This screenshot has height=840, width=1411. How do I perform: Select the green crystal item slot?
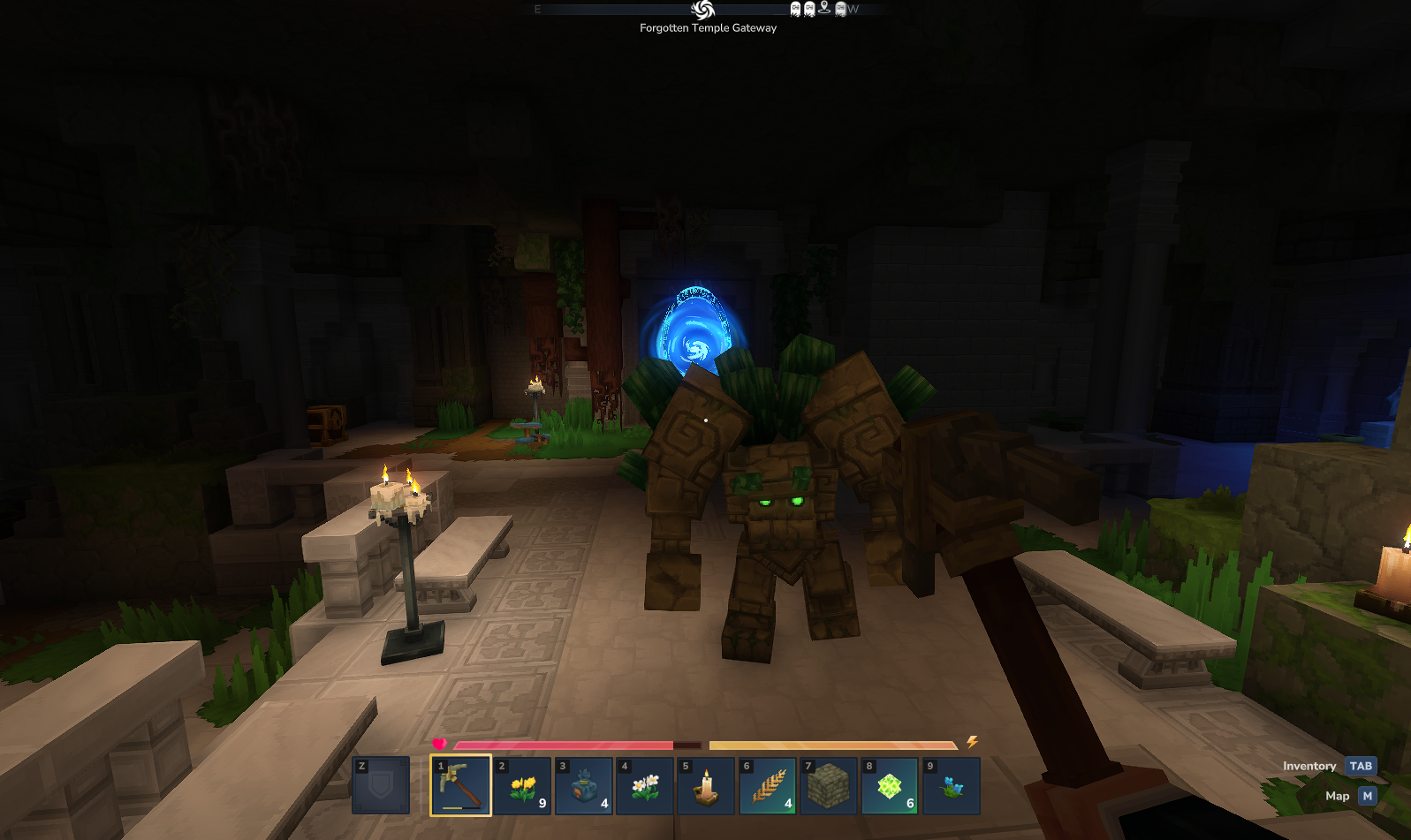(x=890, y=785)
